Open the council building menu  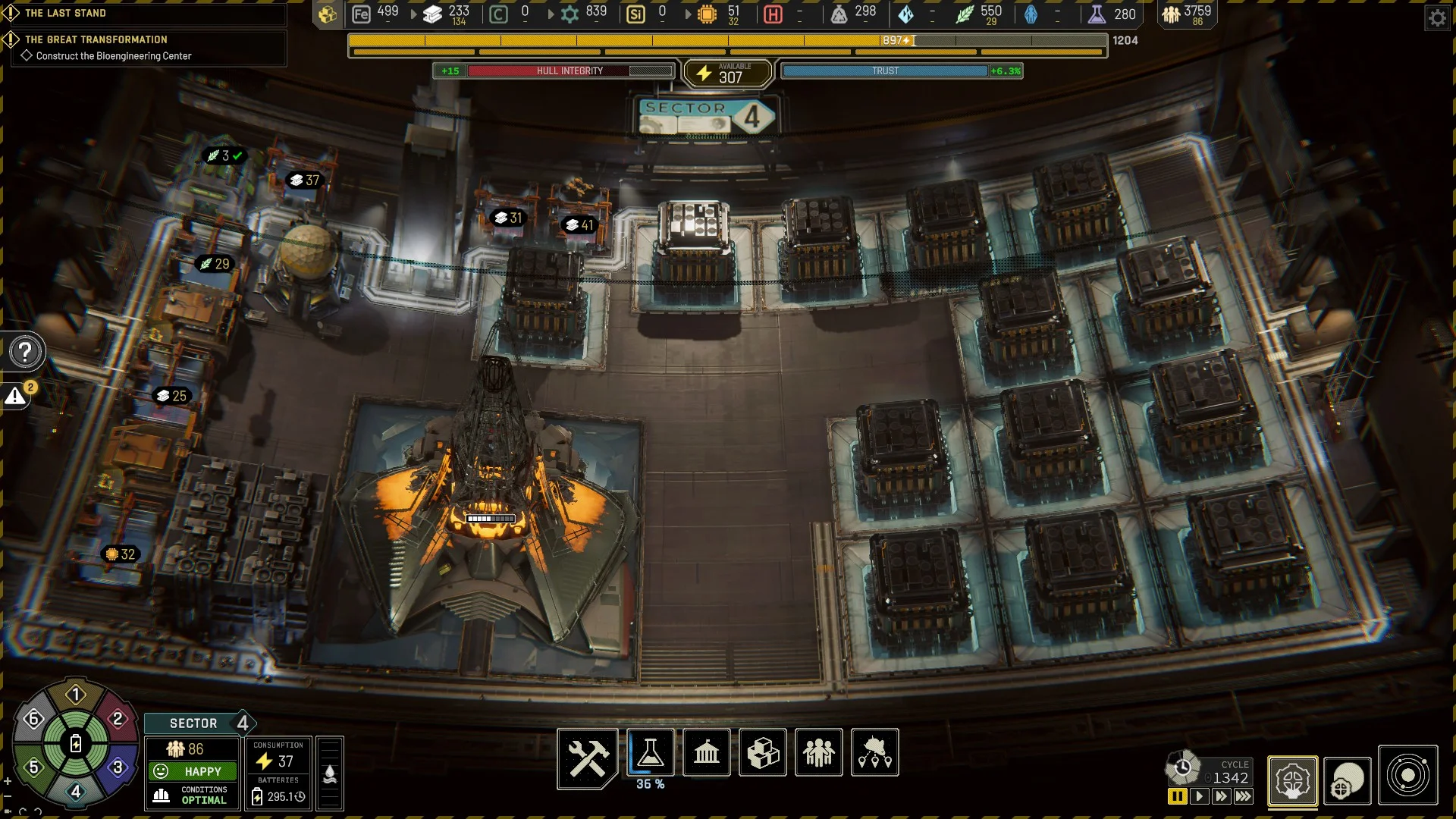click(706, 753)
